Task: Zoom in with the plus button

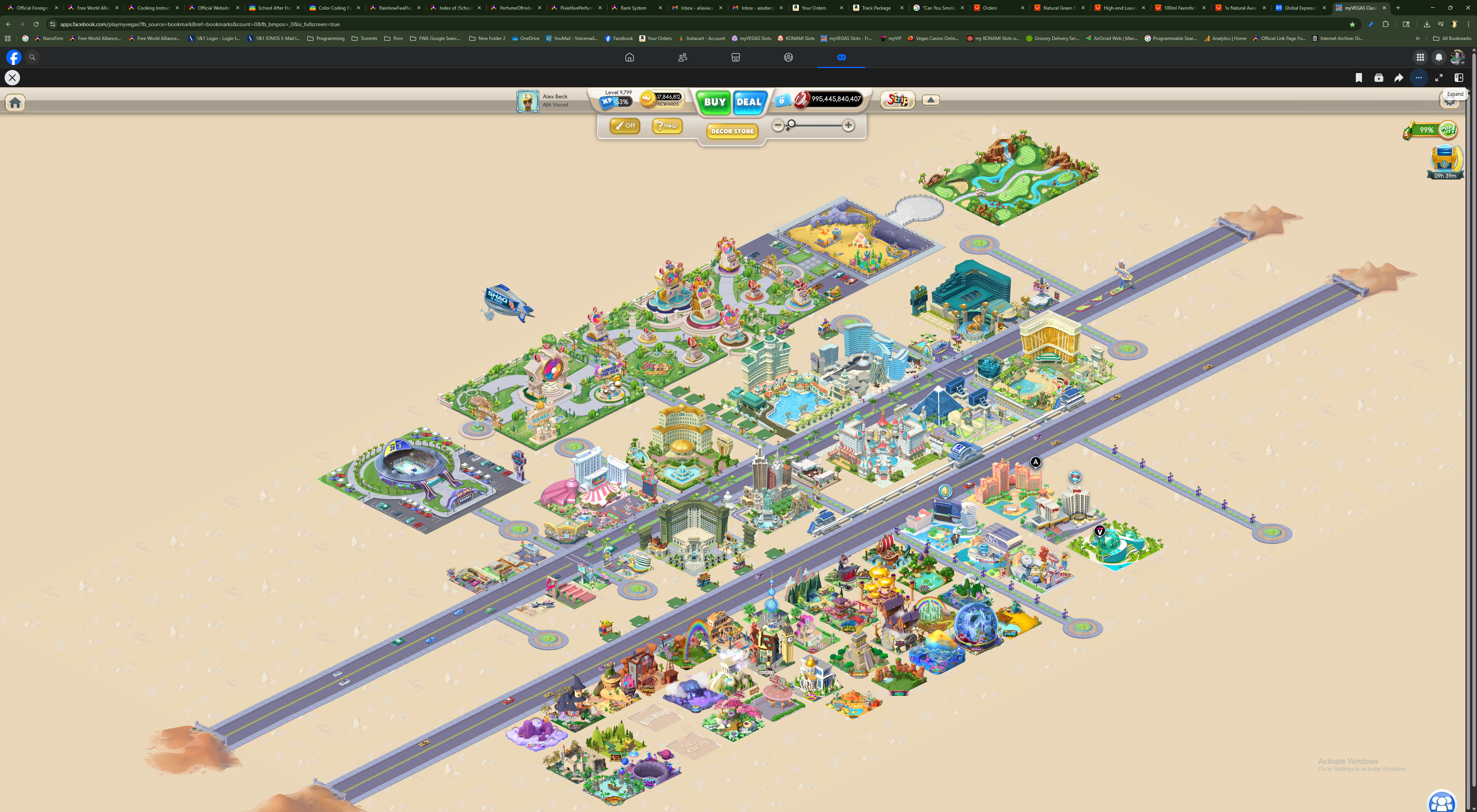Action: [848, 125]
